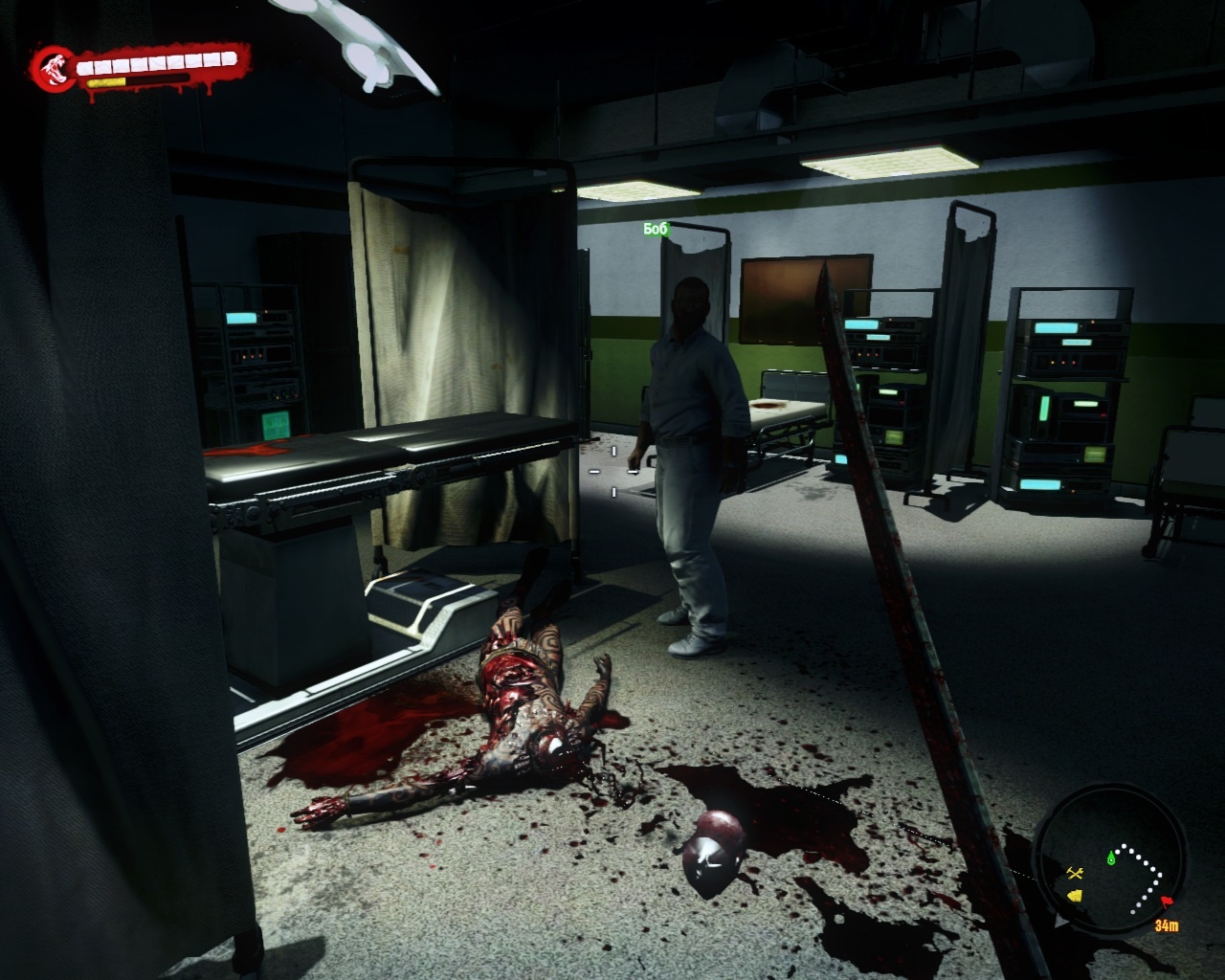The image size is (1225, 980).
Task: Click the yellow workbench tools marker
Action: click(x=1075, y=872)
